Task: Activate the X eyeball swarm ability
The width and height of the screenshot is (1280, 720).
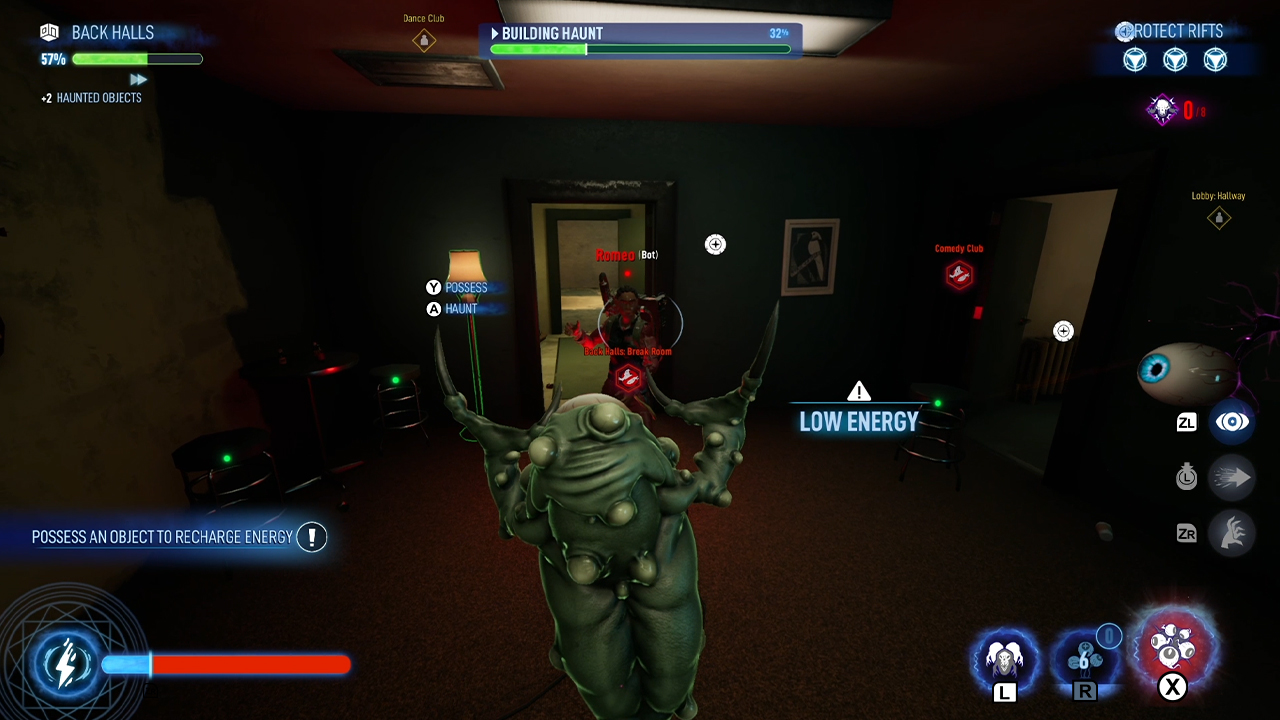Action: point(1173,650)
